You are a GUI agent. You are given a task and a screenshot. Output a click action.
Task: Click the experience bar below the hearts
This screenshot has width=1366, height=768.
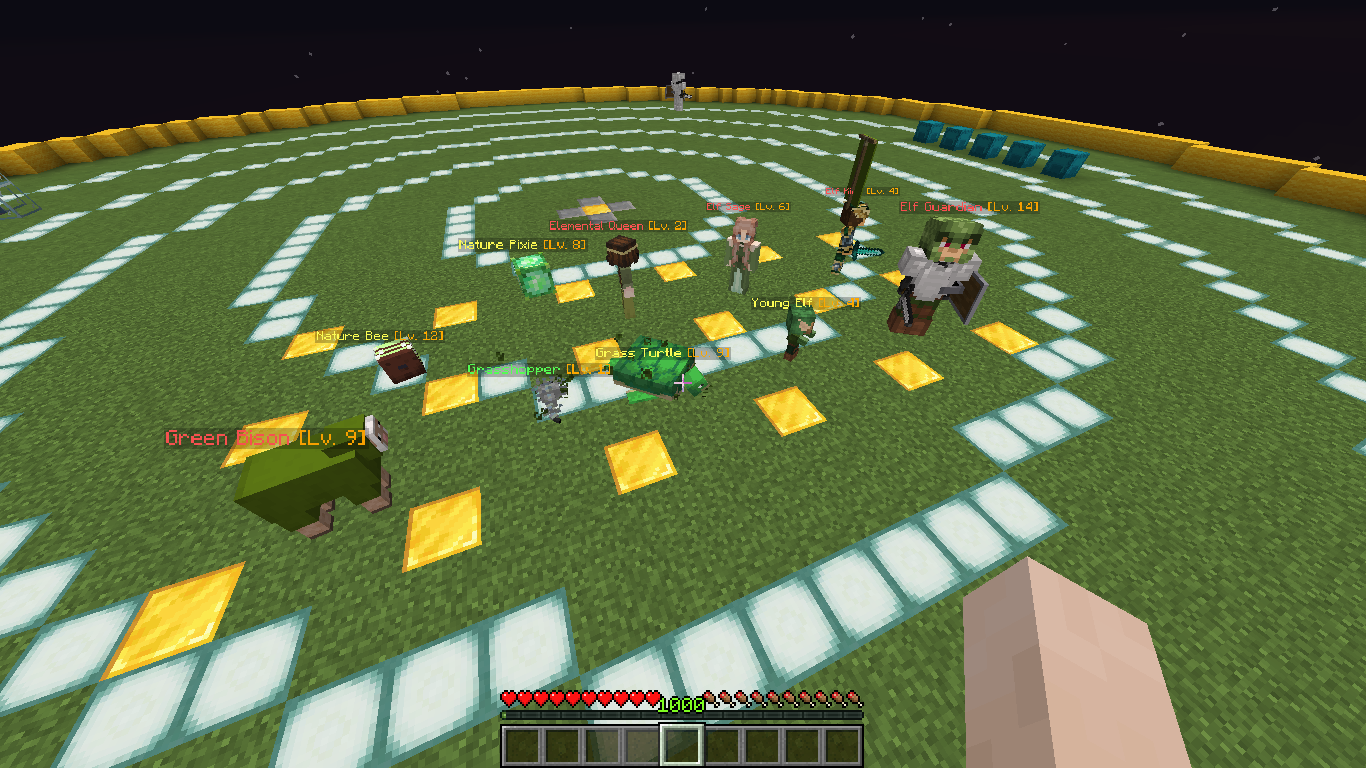click(683, 716)
